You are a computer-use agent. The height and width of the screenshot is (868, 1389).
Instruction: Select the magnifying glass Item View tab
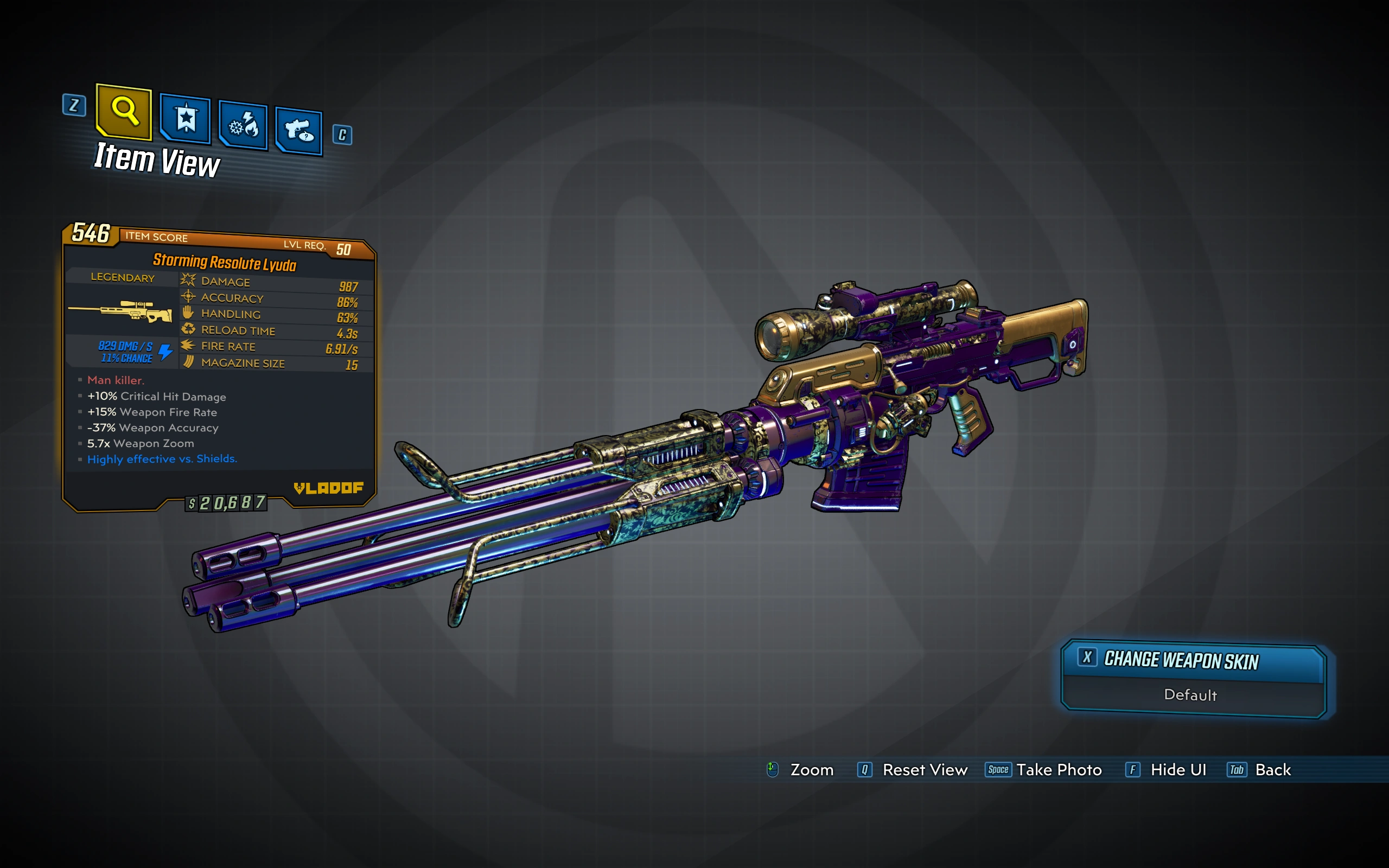(x=124, y=111)
